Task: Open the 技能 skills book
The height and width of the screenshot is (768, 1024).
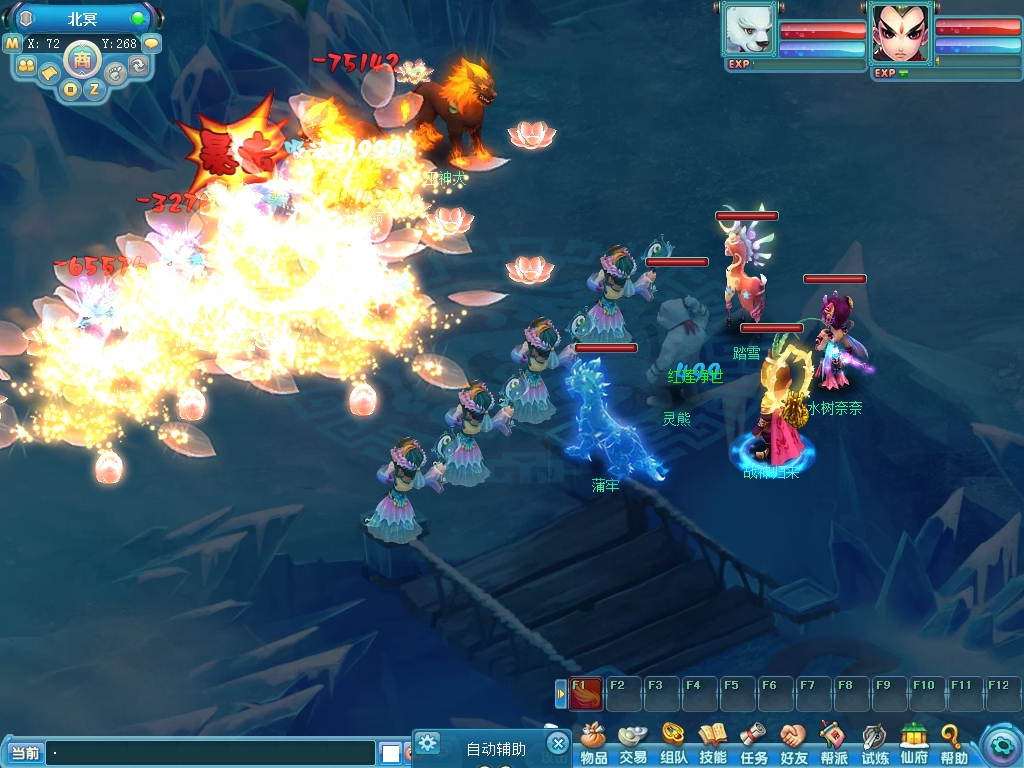Action: pos(712,743)
